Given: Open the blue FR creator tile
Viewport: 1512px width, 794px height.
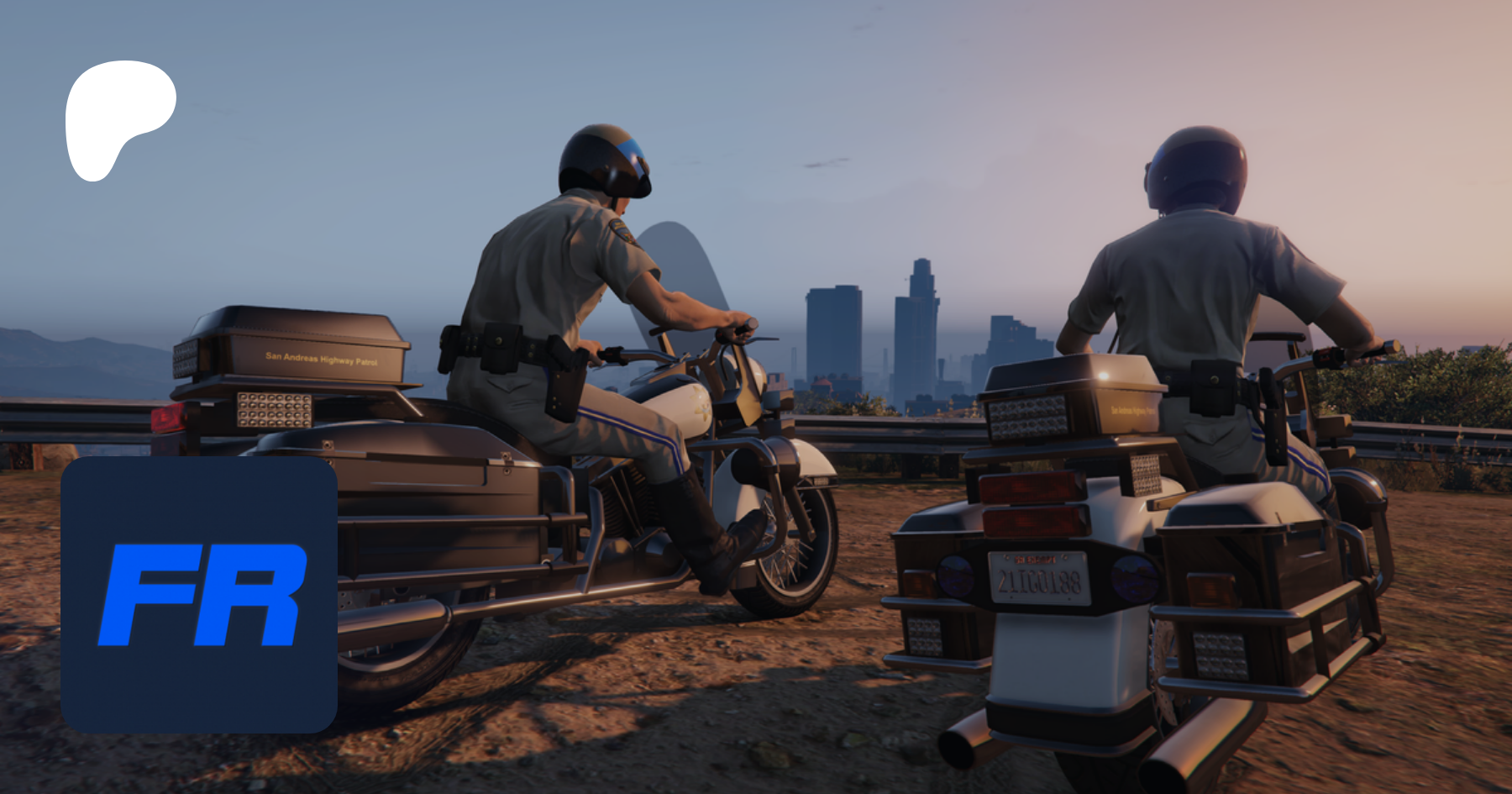Looking at the screenshot, I should tap(199, 595).
